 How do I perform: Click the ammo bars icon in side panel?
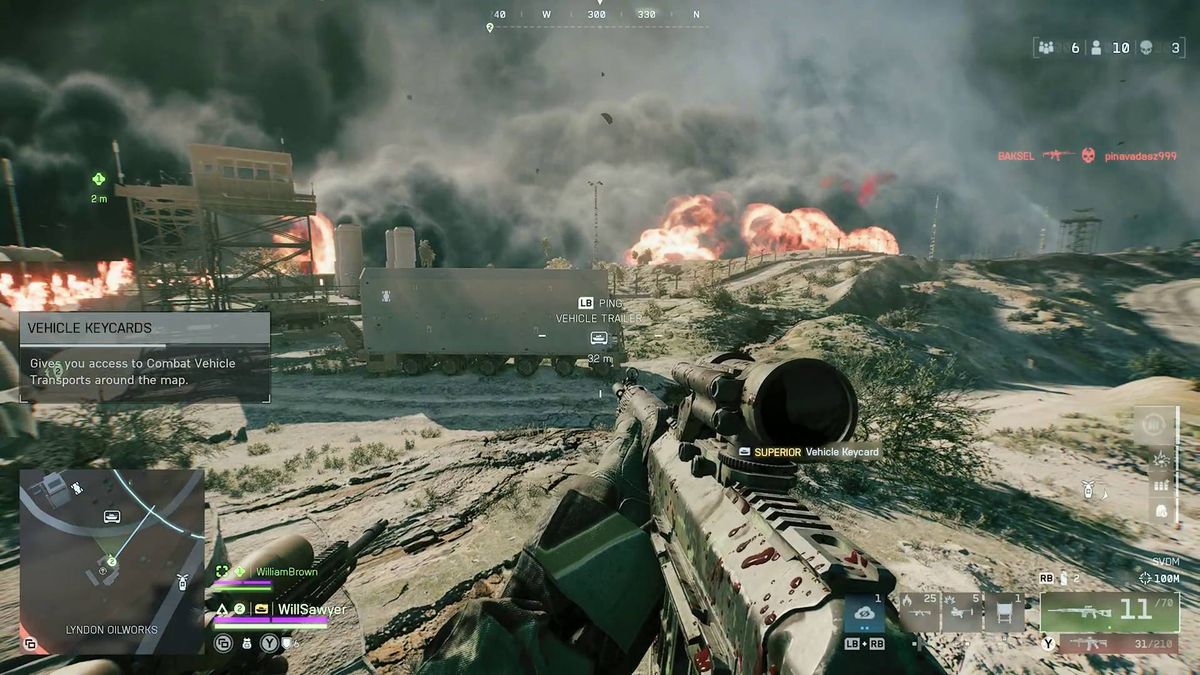click(x=1161, y=486)
